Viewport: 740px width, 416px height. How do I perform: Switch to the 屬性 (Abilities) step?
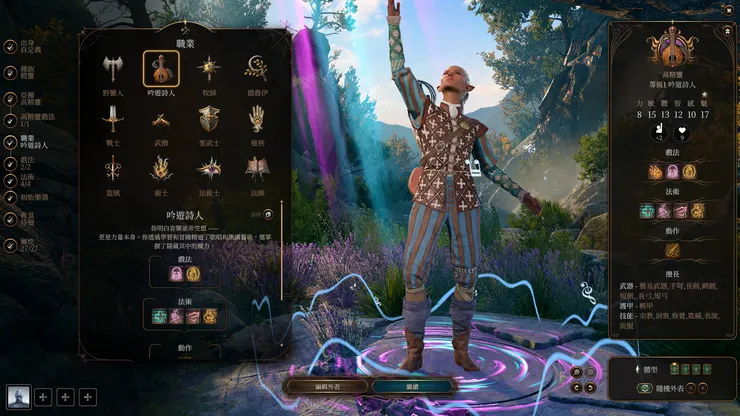[x=28, y=244]
